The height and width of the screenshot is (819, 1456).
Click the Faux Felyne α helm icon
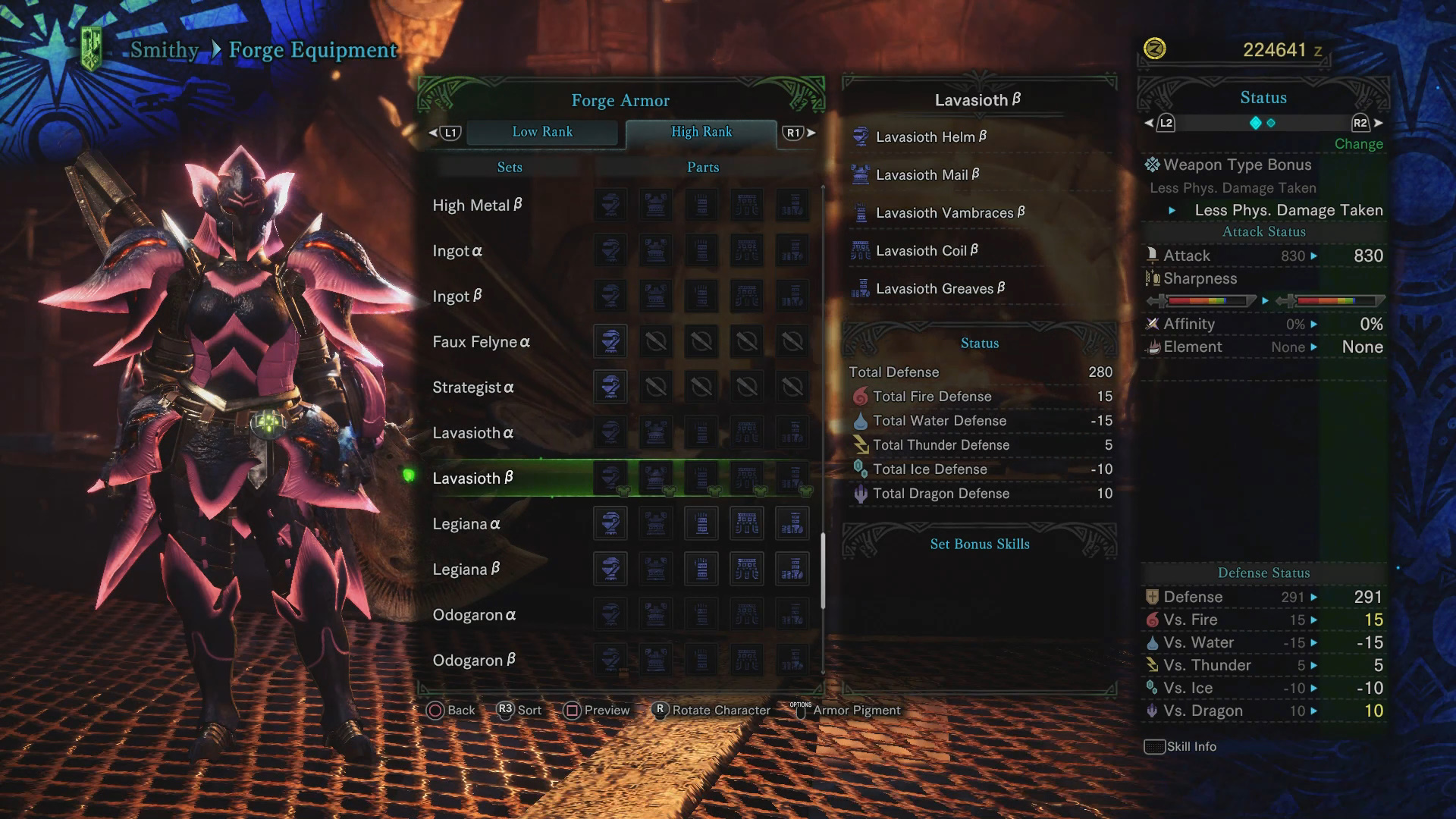pyautogui.click(x=610, y=342)
